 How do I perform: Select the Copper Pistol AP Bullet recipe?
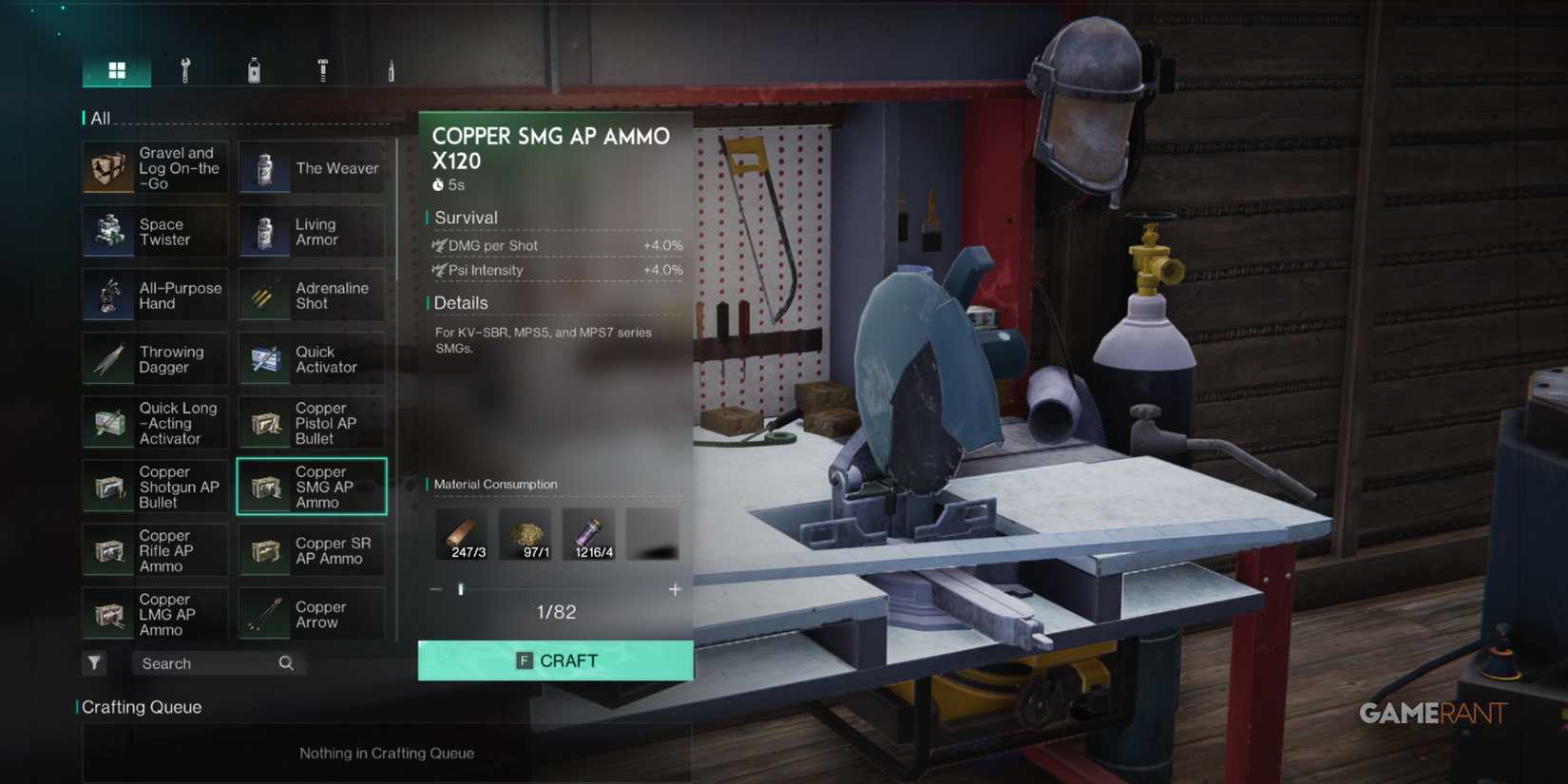point(311,422)
